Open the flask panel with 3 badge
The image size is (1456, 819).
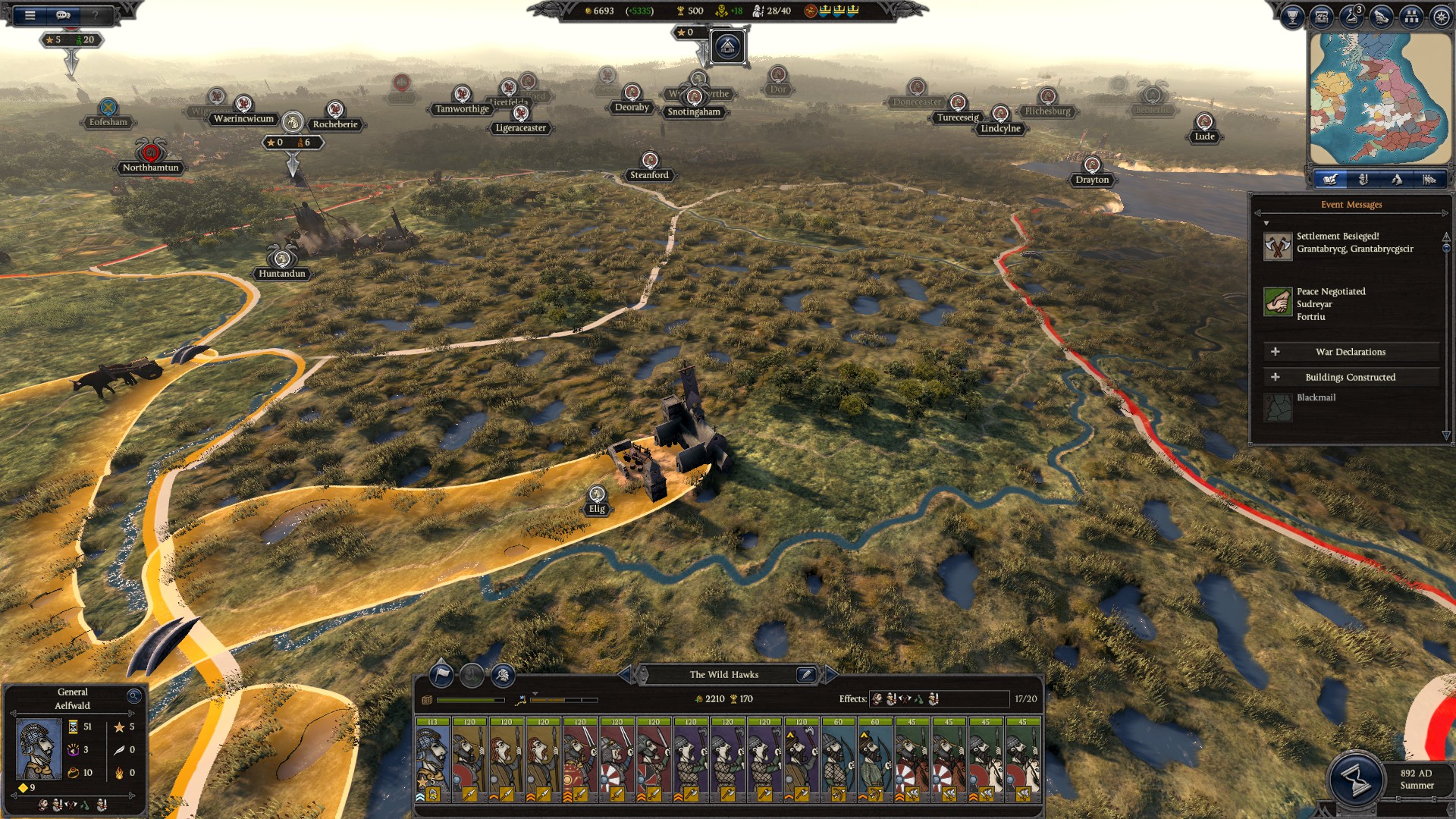[1351, 17]
